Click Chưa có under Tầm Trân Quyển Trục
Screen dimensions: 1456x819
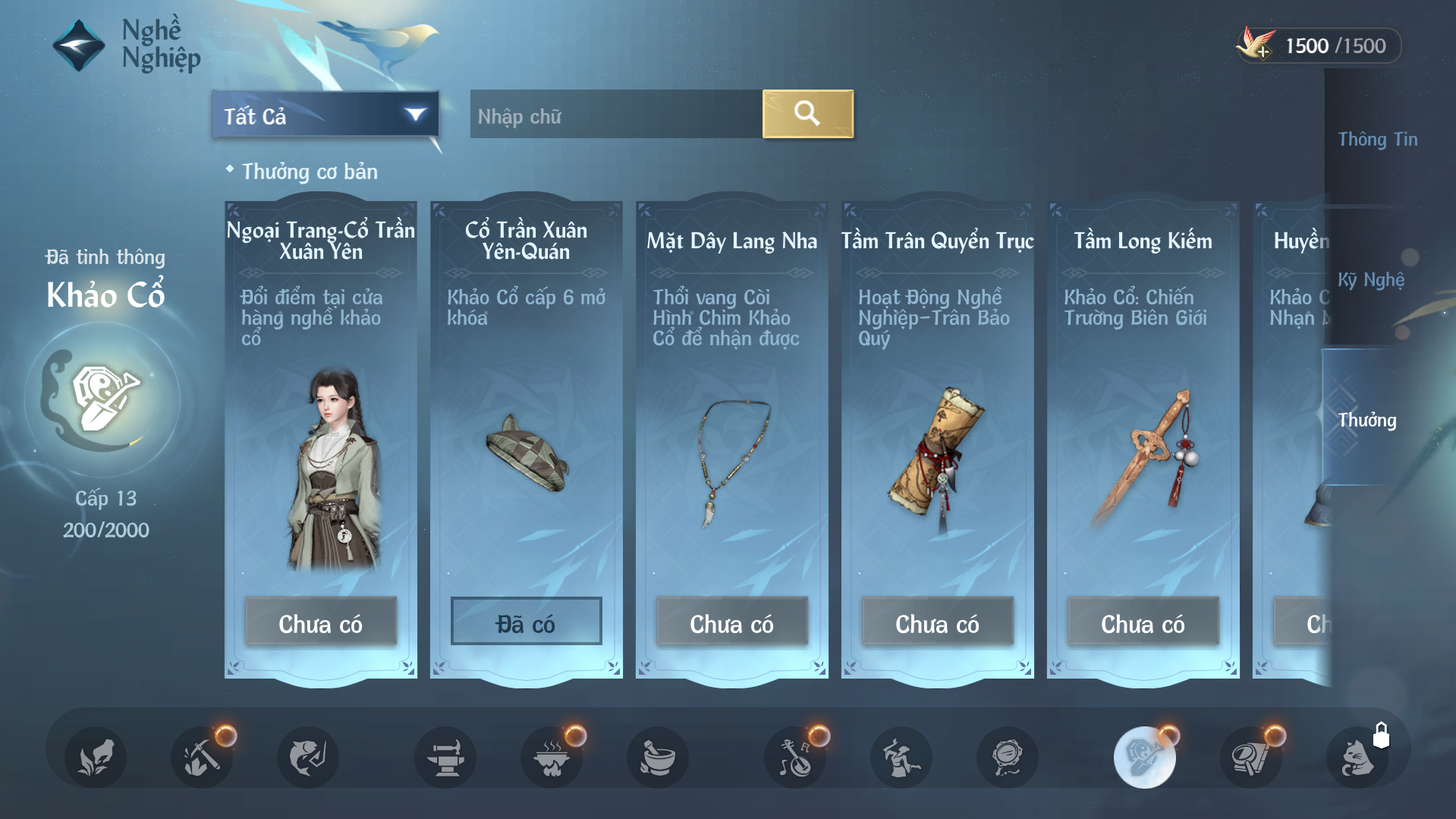tap(937, 622)
